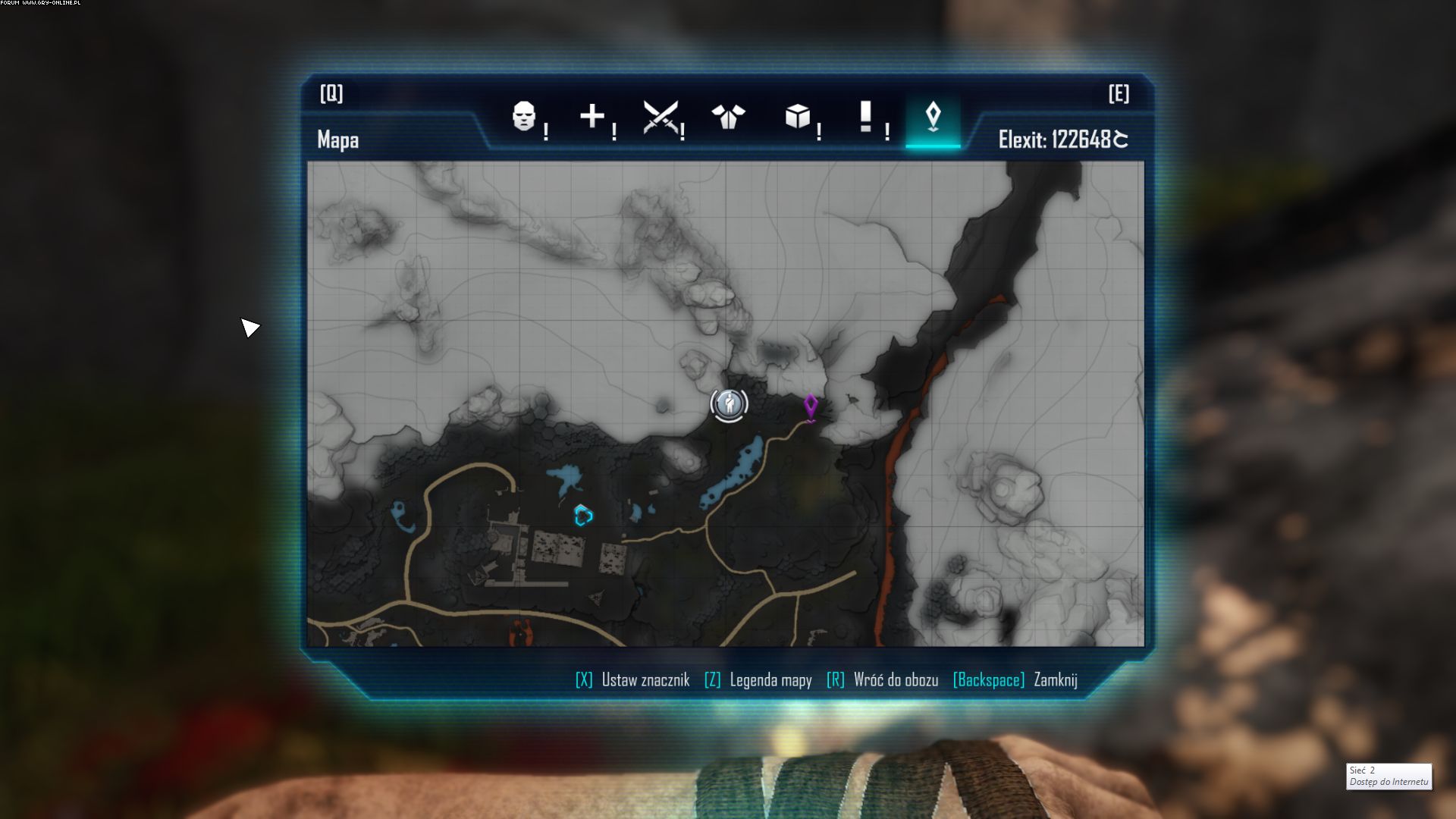Click the purple waypoint marker on map
The width and height of the screenshot is (1456, 819).
811,406
